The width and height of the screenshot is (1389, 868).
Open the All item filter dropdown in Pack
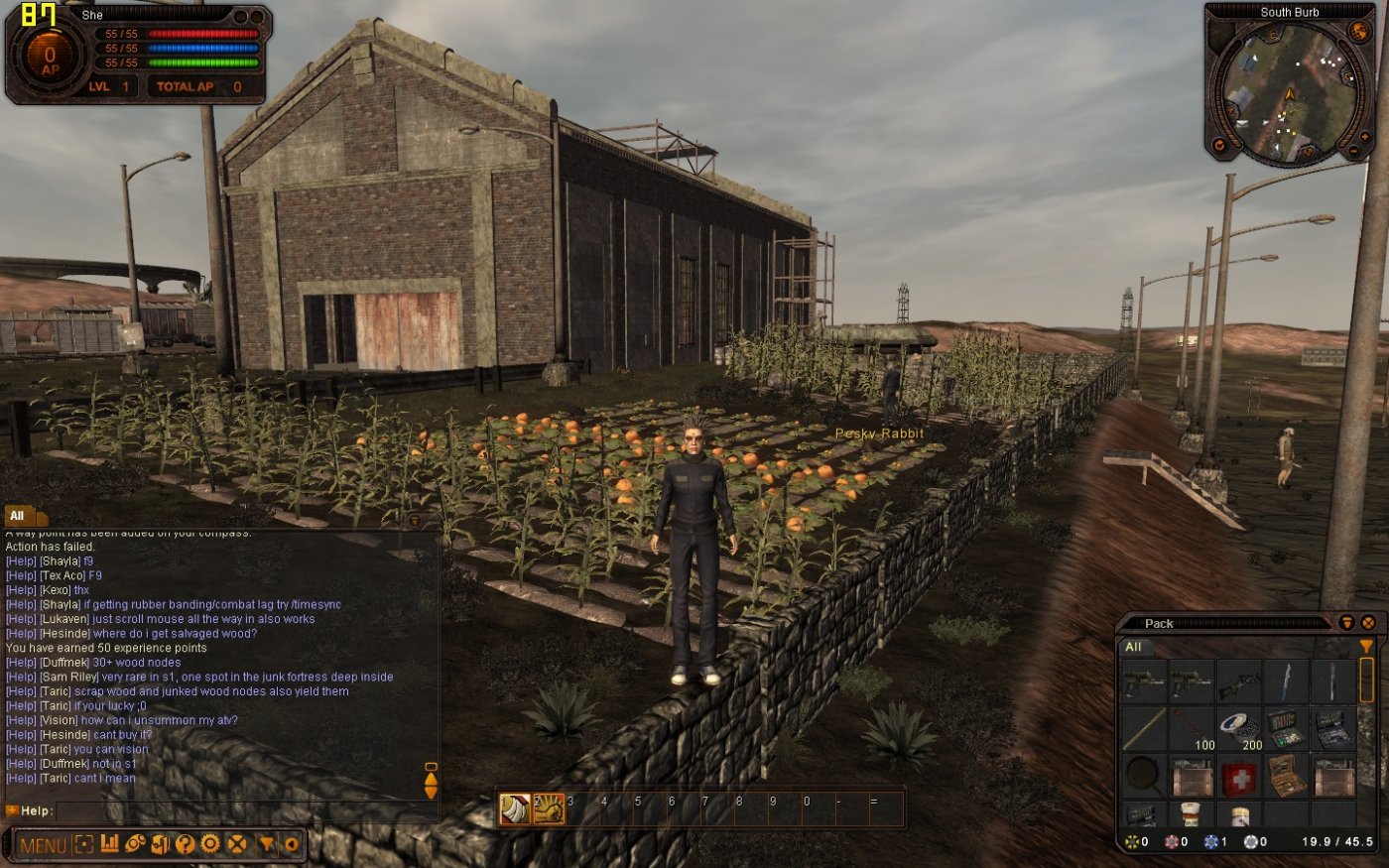pyautogui.click(x=1134, y=646)
